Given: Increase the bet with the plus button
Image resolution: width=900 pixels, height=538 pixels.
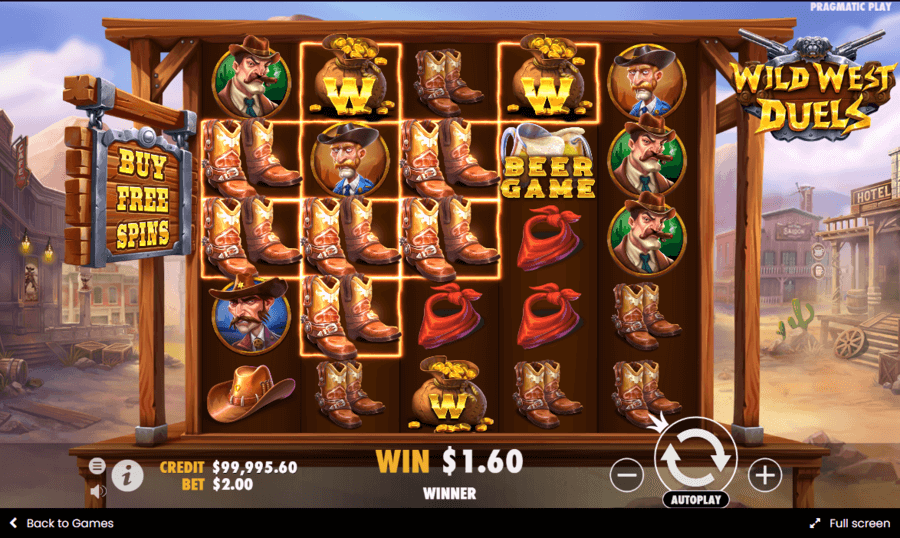Looking at the screenshot, I should pyautogui.click(x=764, y=475).
